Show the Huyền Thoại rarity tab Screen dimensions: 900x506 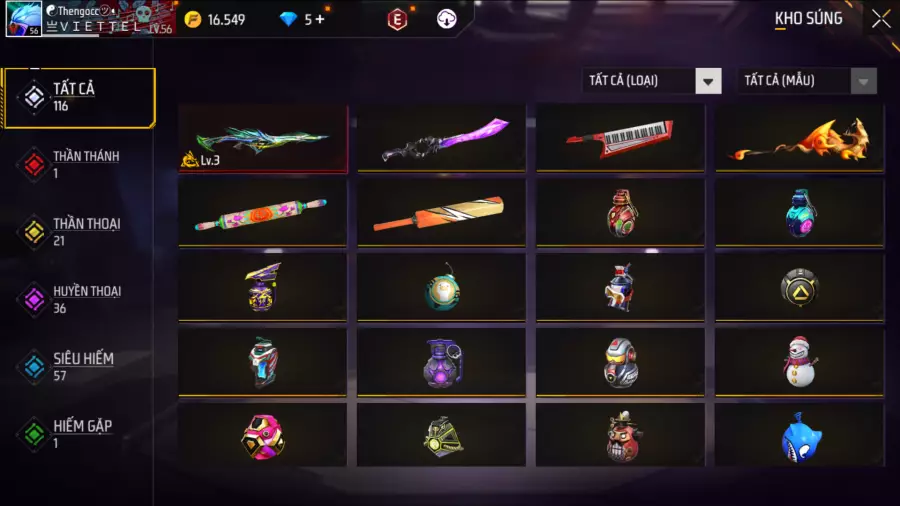point(80,299)
